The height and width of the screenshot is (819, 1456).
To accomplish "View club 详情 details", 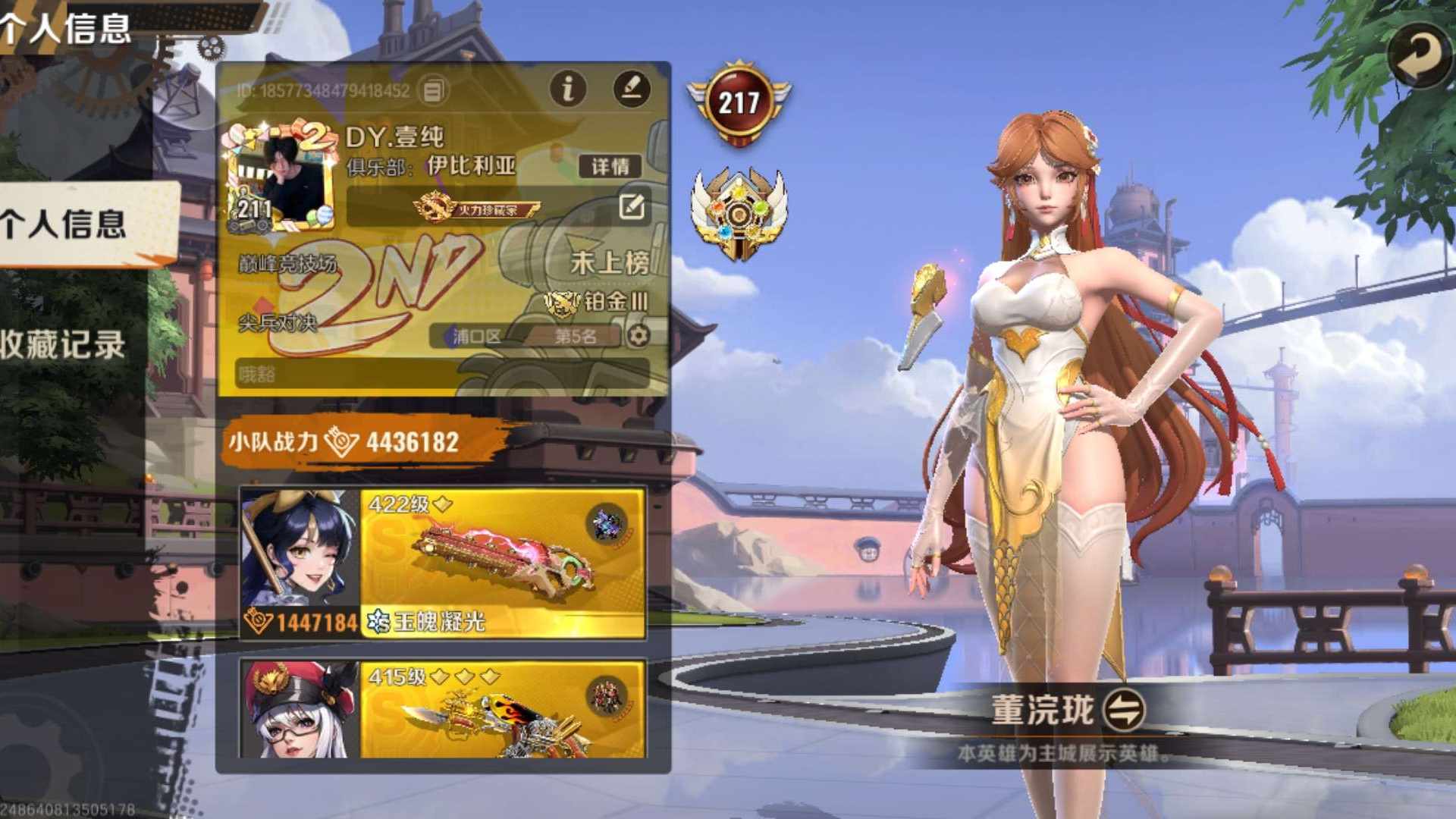I will (x=610, y=167).
